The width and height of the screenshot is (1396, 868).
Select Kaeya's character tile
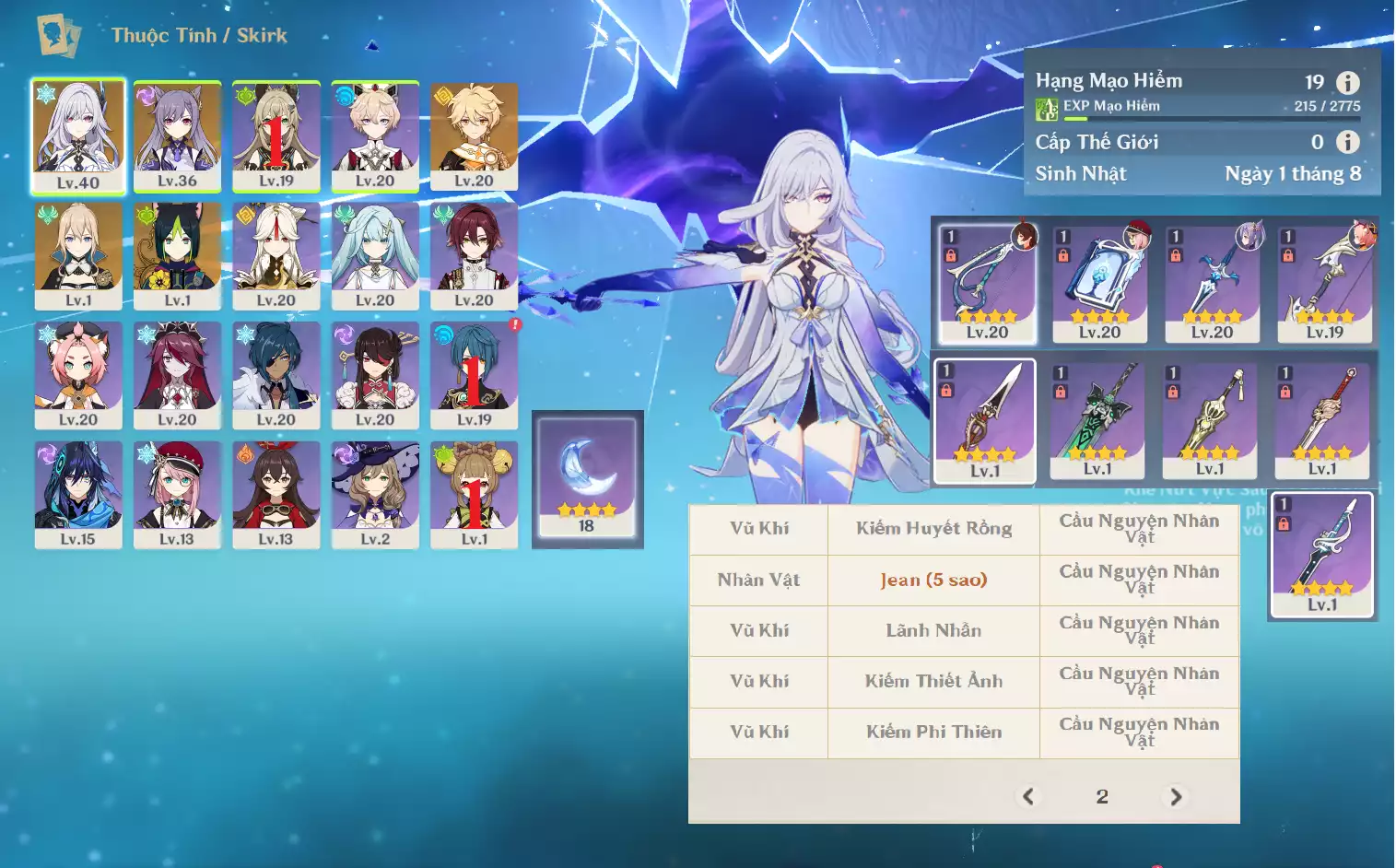[x=276, y=374]
